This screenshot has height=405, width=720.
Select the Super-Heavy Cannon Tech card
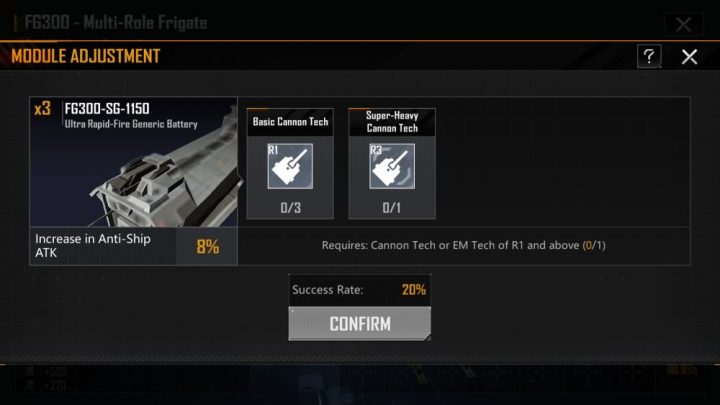coord(391,162)
